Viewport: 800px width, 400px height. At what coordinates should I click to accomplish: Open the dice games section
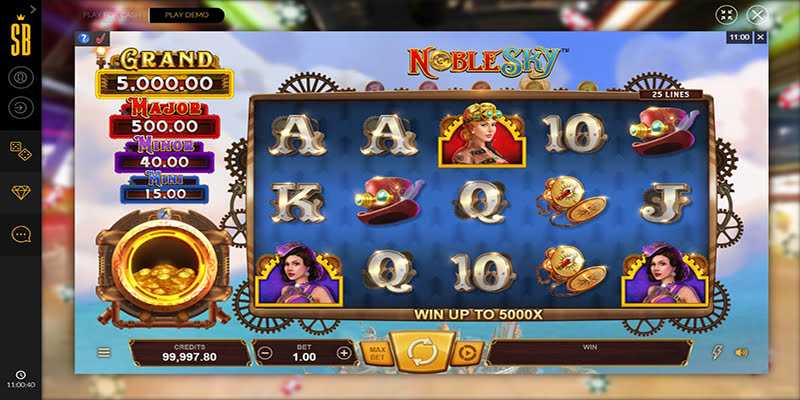[20, 149]
